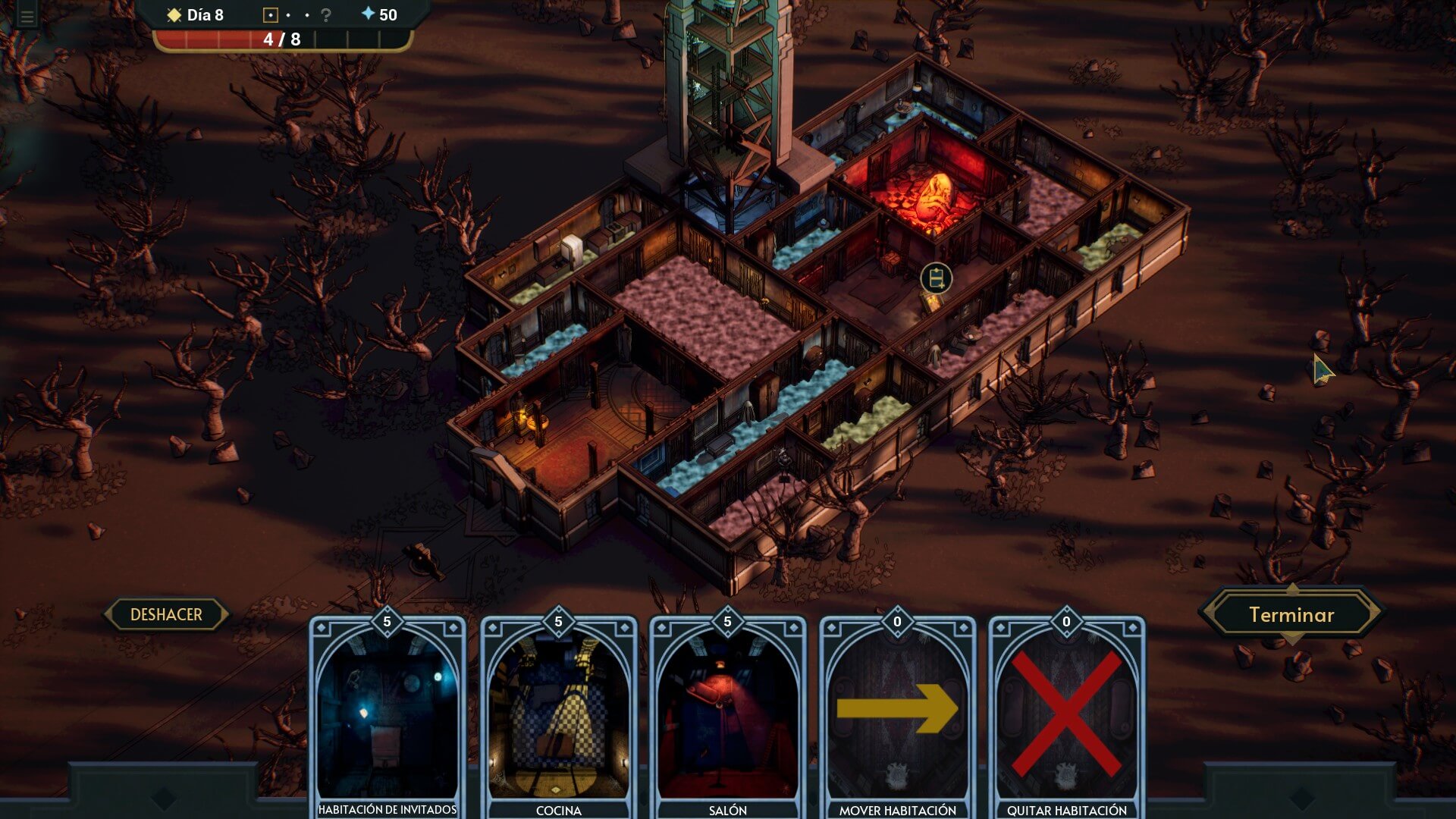Viewport: 1456px width, 819px height.
Task: Click the clipboard icon above the room
Action: (937, 278)
